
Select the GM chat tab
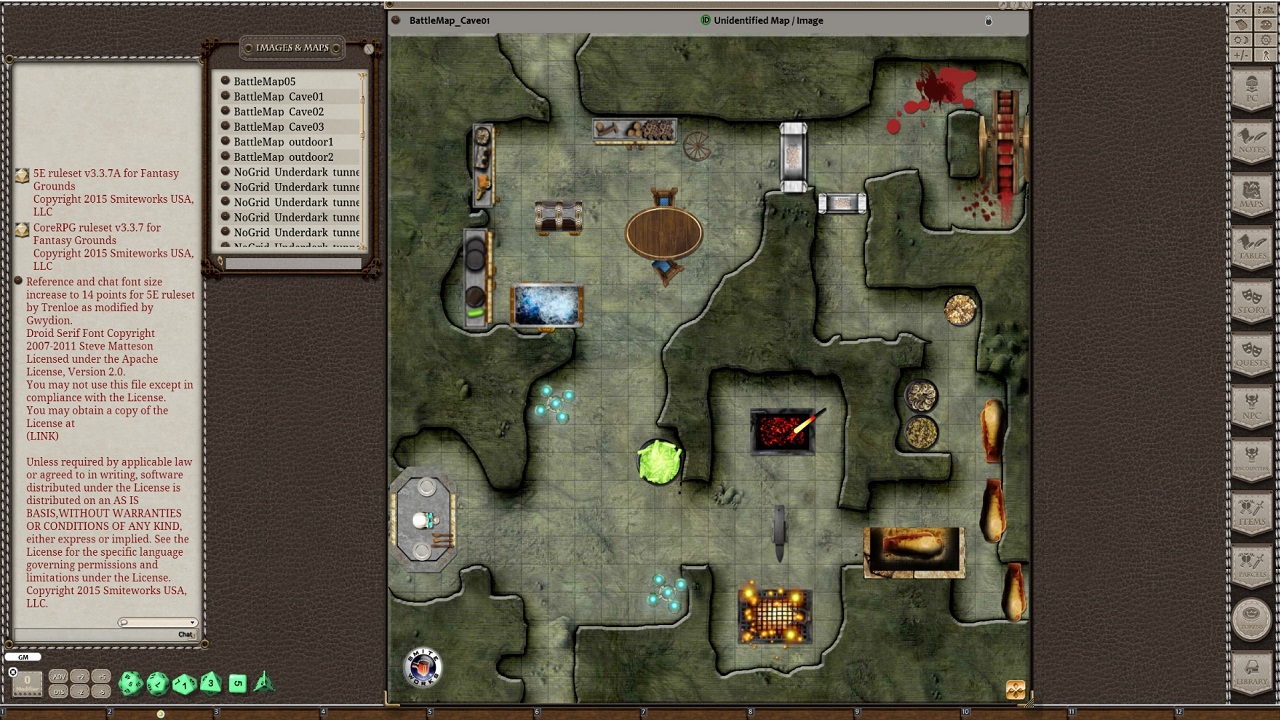[24, 657]
